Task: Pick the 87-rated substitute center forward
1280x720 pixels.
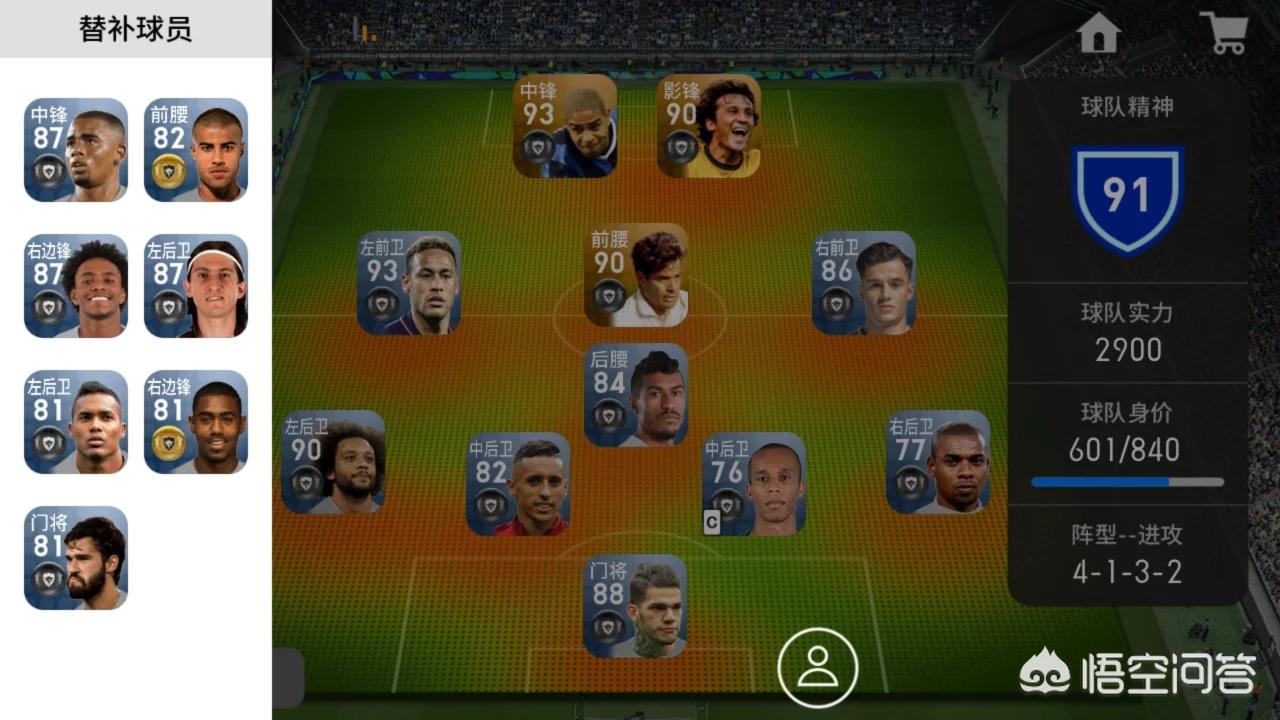Action: [76, 150]
